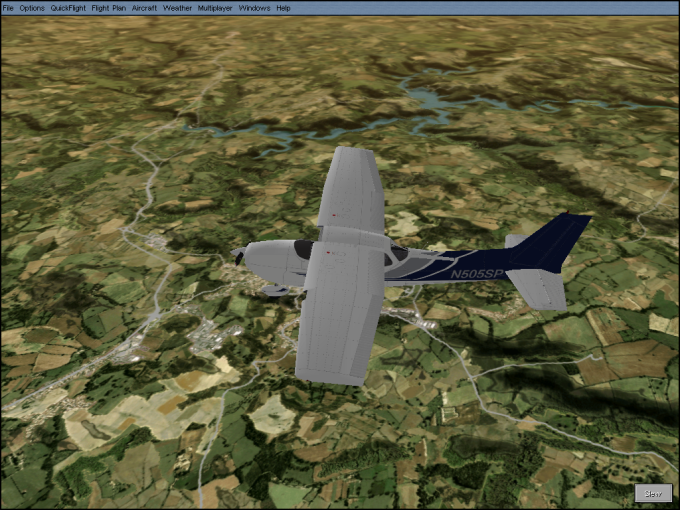680x510 pixels.
Task: Open the Multiplayer menu
Action: tap(215, 7)
